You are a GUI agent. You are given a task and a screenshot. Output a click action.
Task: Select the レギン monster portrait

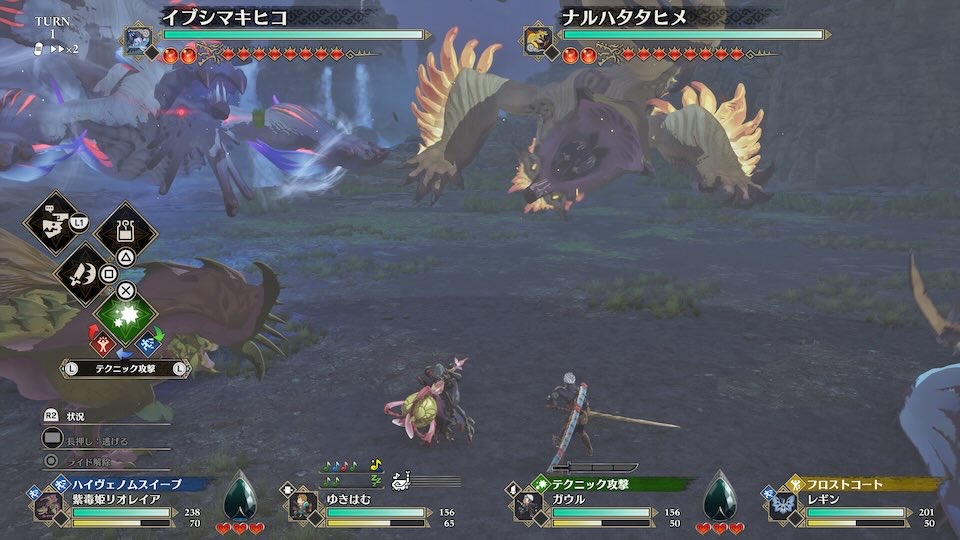tap(783, 506)
